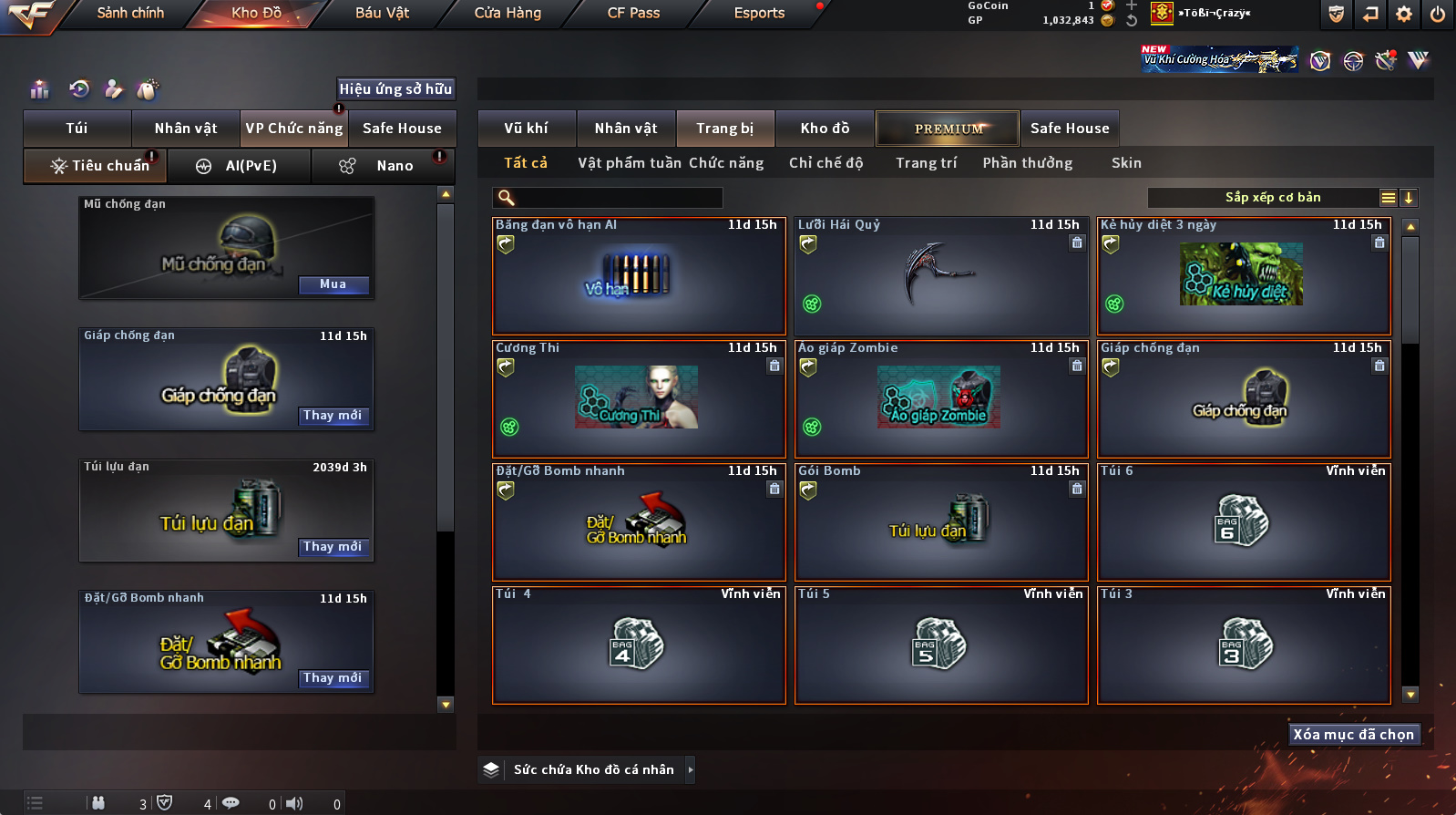Select the Vũ khí inventory tab

point(527,129)
